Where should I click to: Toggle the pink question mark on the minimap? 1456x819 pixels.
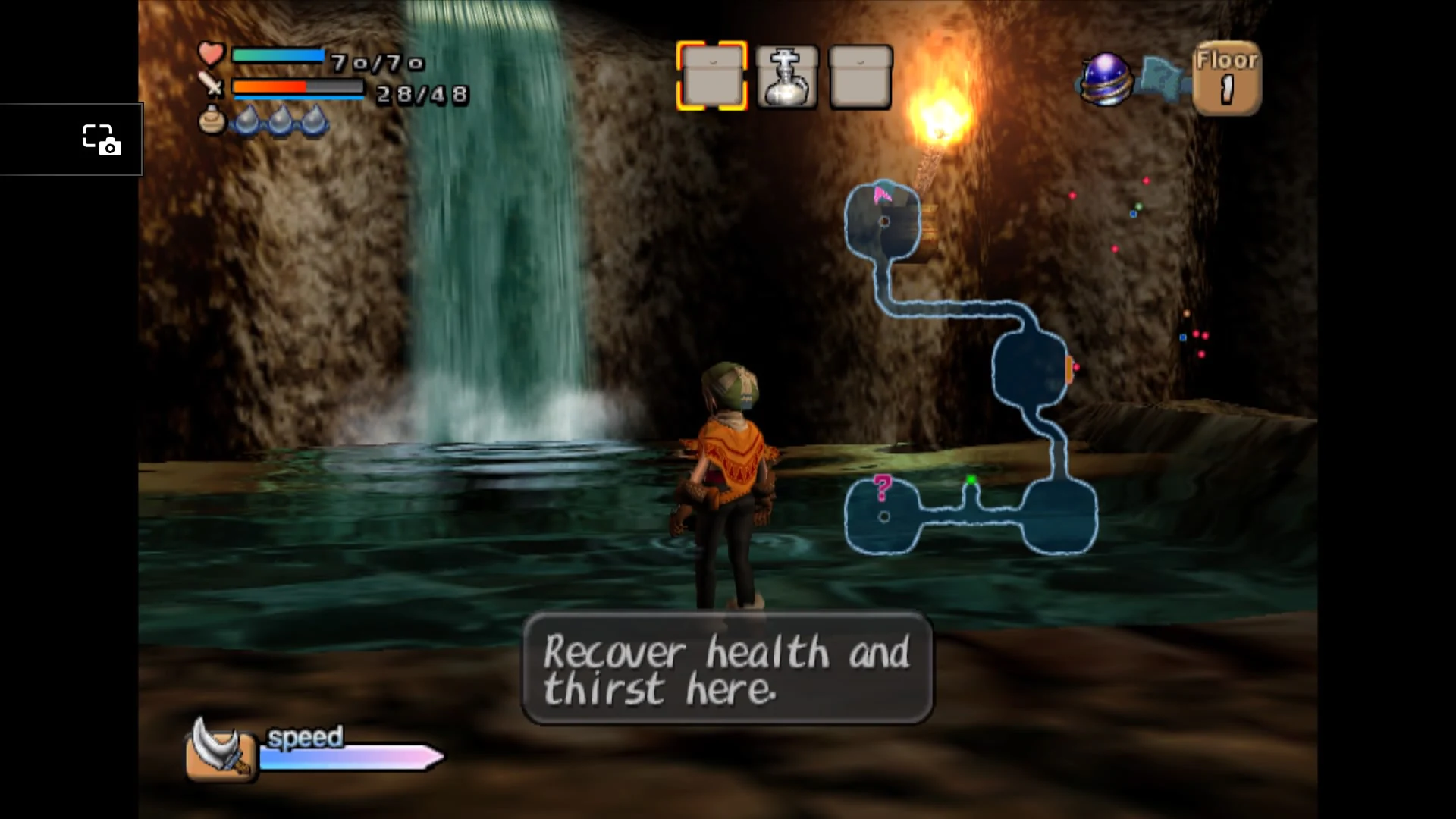[881, 487]
